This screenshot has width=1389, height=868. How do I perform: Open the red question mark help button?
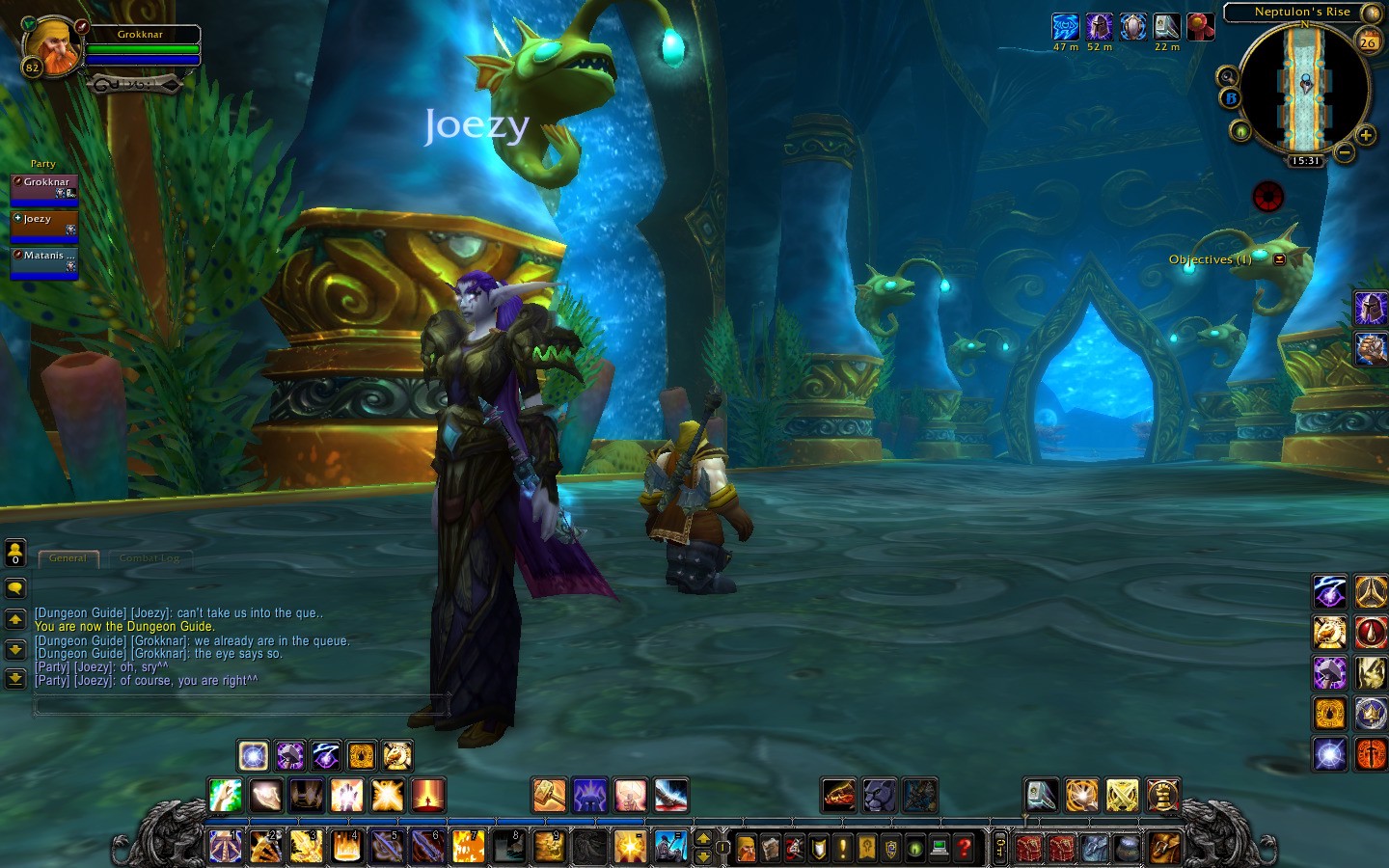point(964,848)
